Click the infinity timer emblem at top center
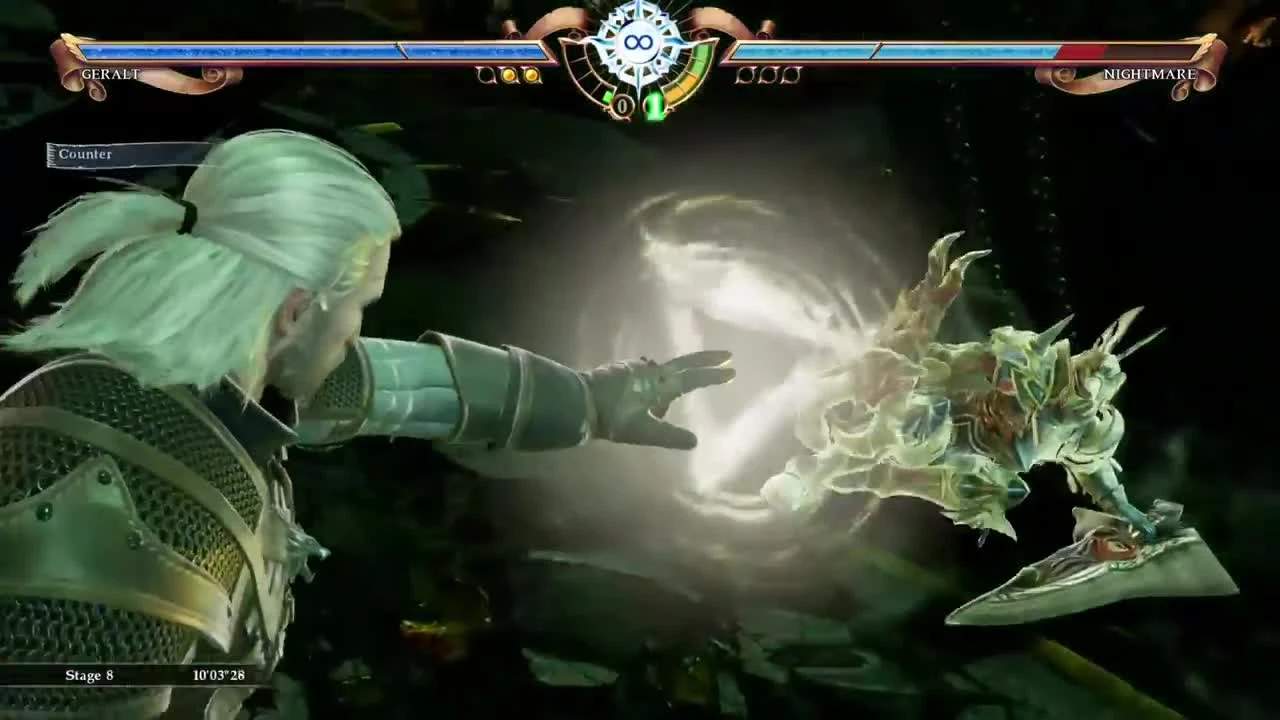Screen dimensions: 1280x720 point(638,42)
